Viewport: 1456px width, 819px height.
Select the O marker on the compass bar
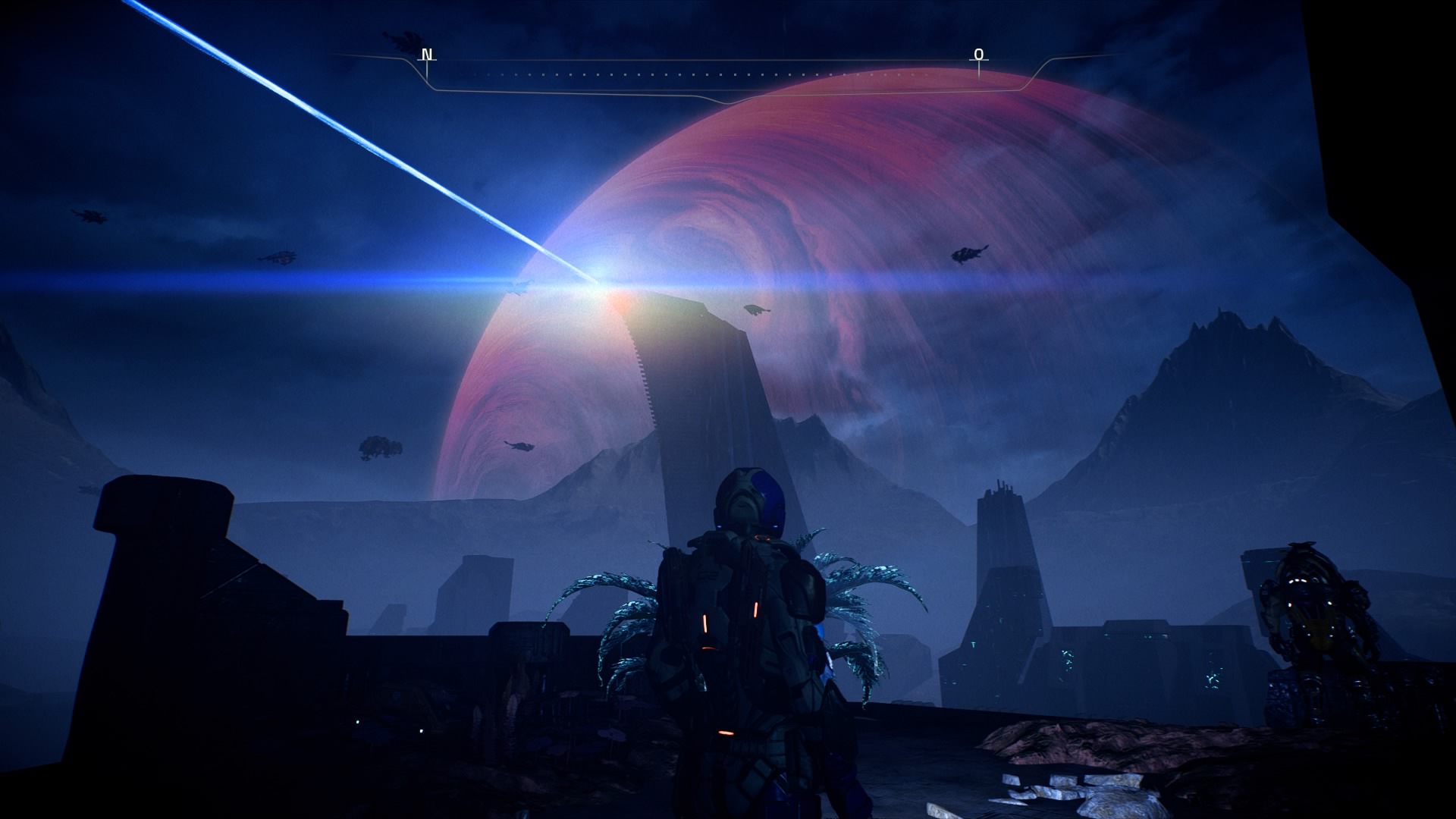click(978, 55)
